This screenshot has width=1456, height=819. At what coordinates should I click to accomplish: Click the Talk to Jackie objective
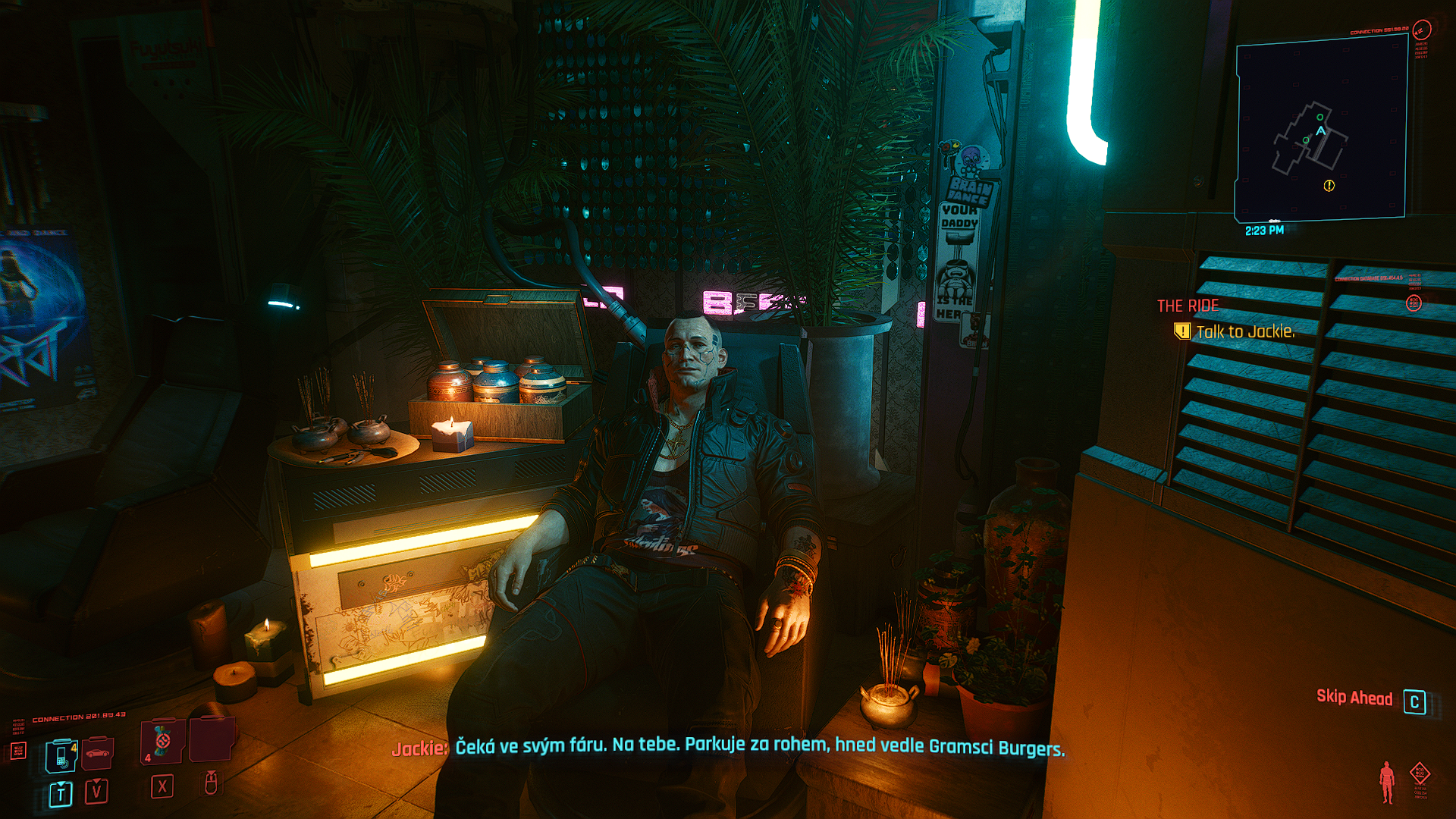(x=1244, y=331)
